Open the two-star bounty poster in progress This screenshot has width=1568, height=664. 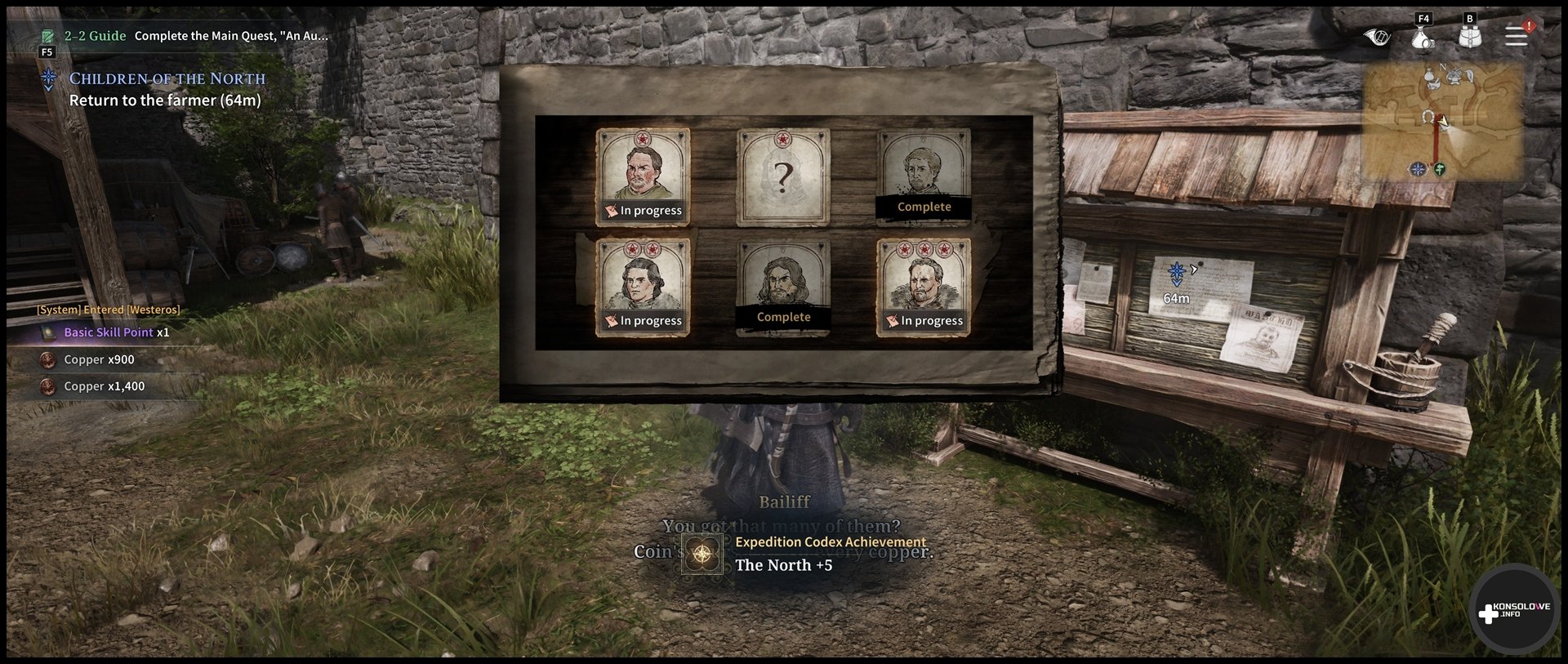[x=643, y=287]
